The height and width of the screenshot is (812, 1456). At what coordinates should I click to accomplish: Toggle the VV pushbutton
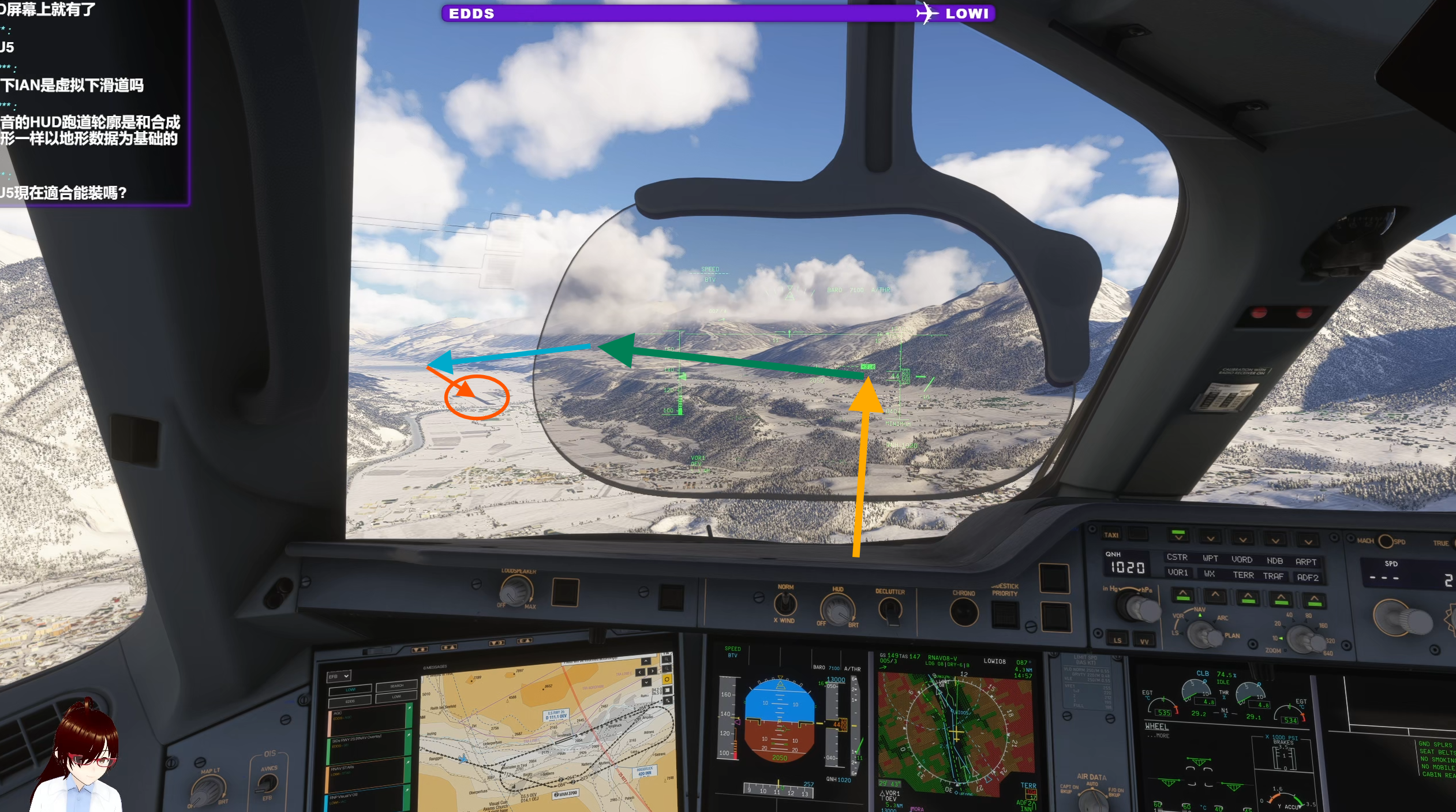point(1144,641)
